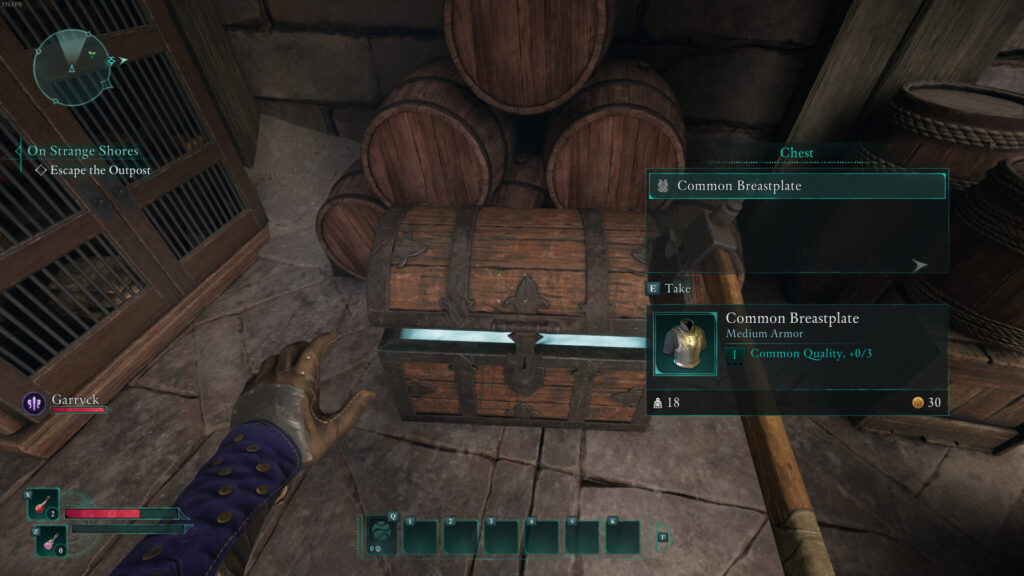Use the red health potion slot

(x=44, y=505)
